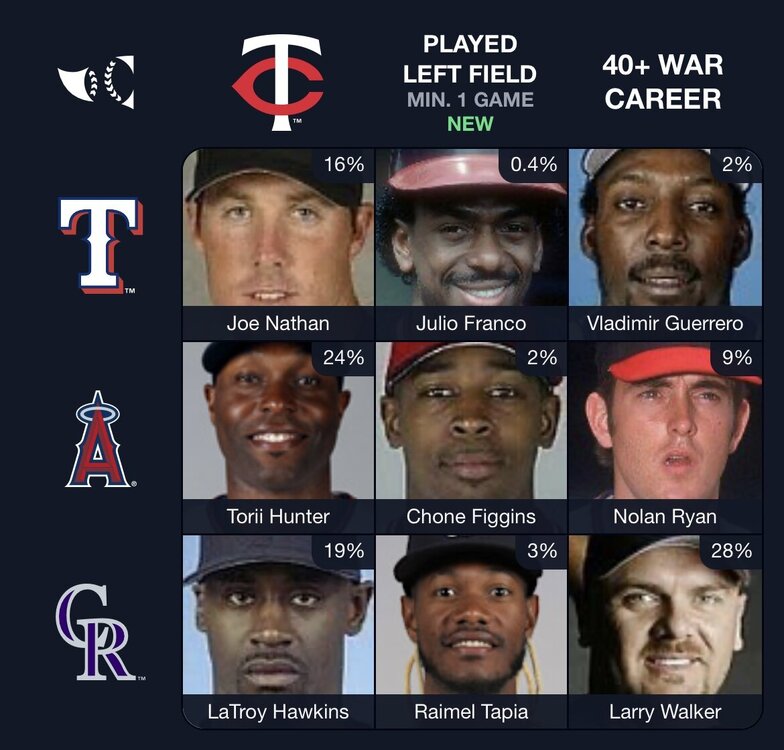Select the Larry Walker square

click(665, 630)
